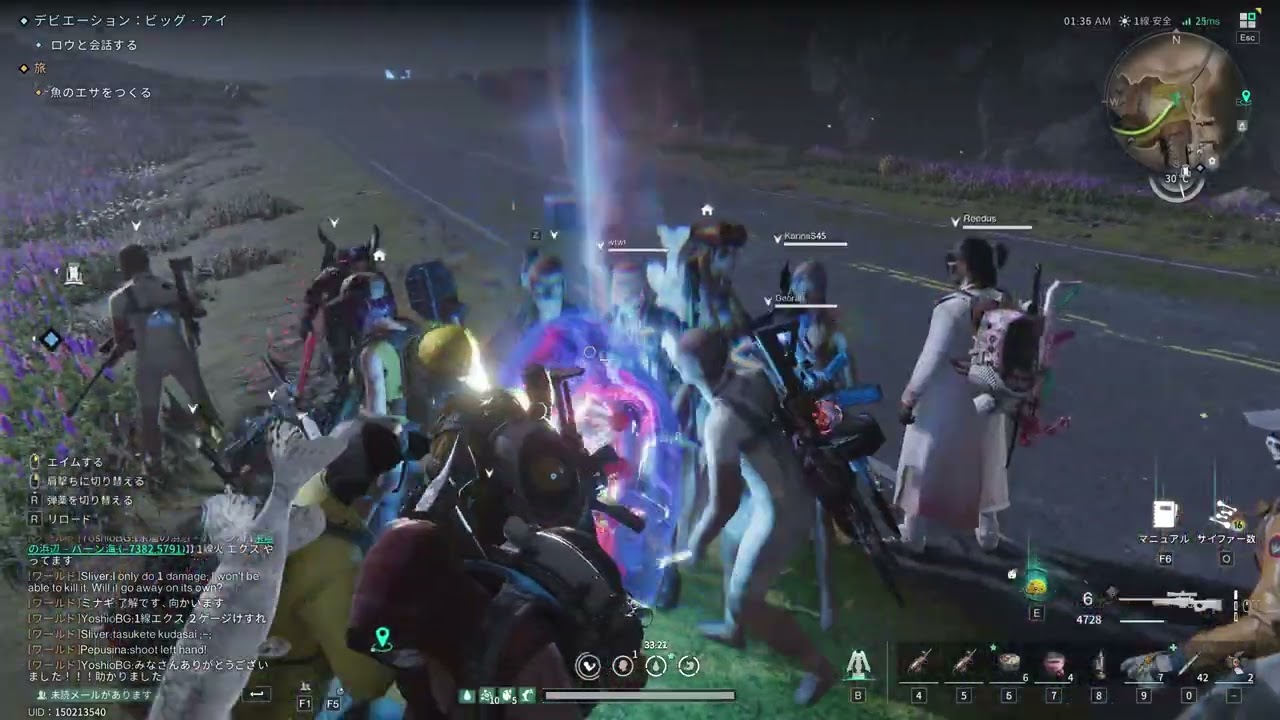
Task: Open the unread mail notification 未読メールがあります
Action: click(x=95, y=694)
